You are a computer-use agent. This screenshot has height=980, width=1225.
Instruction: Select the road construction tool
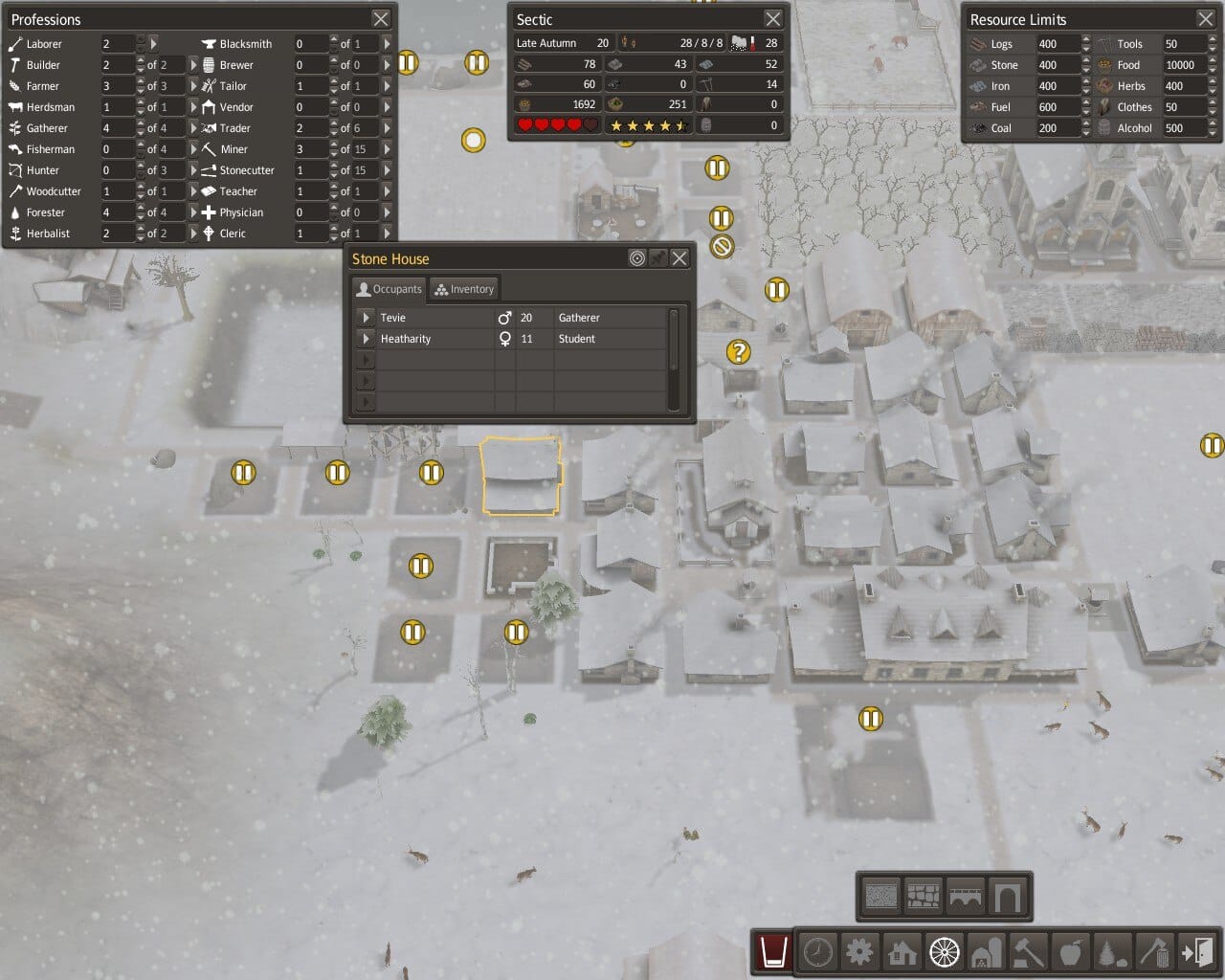point(945,953)
